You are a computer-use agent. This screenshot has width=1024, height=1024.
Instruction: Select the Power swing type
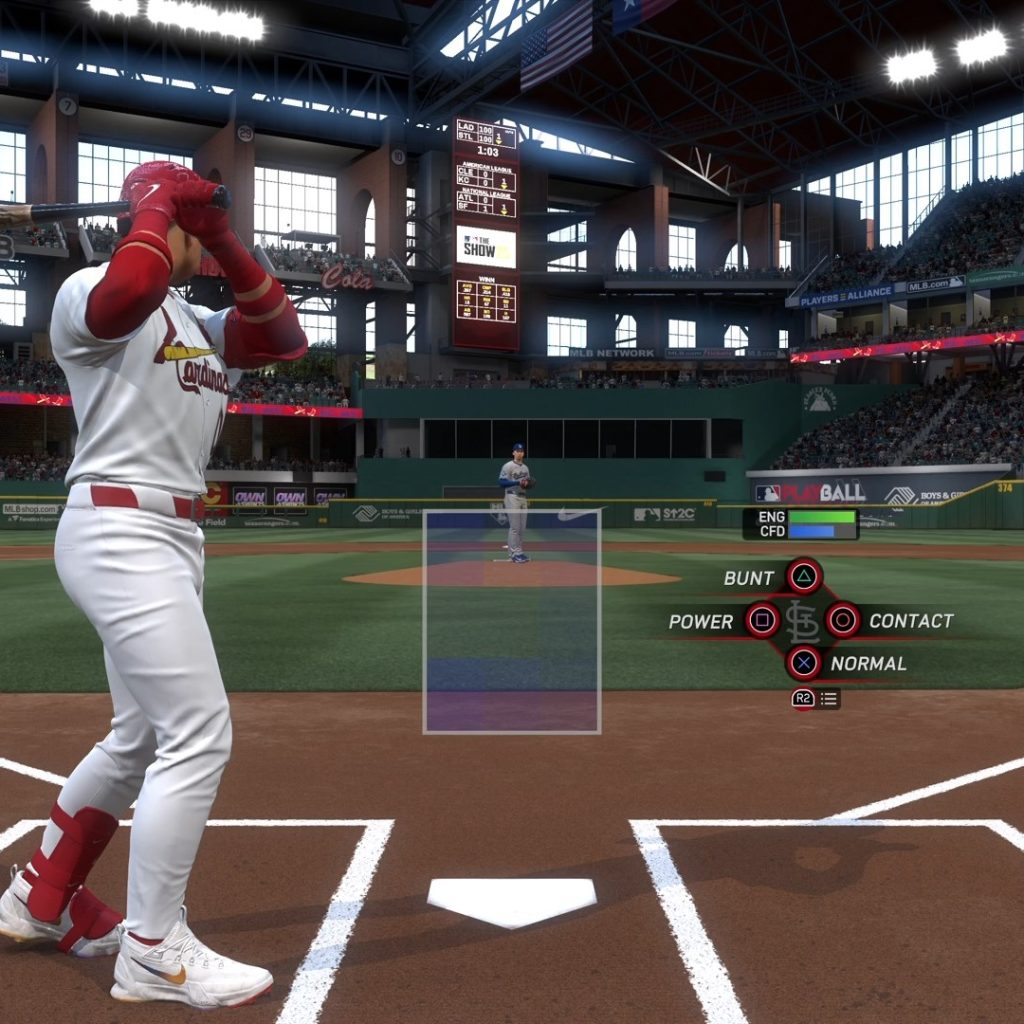tap(762, 620)
